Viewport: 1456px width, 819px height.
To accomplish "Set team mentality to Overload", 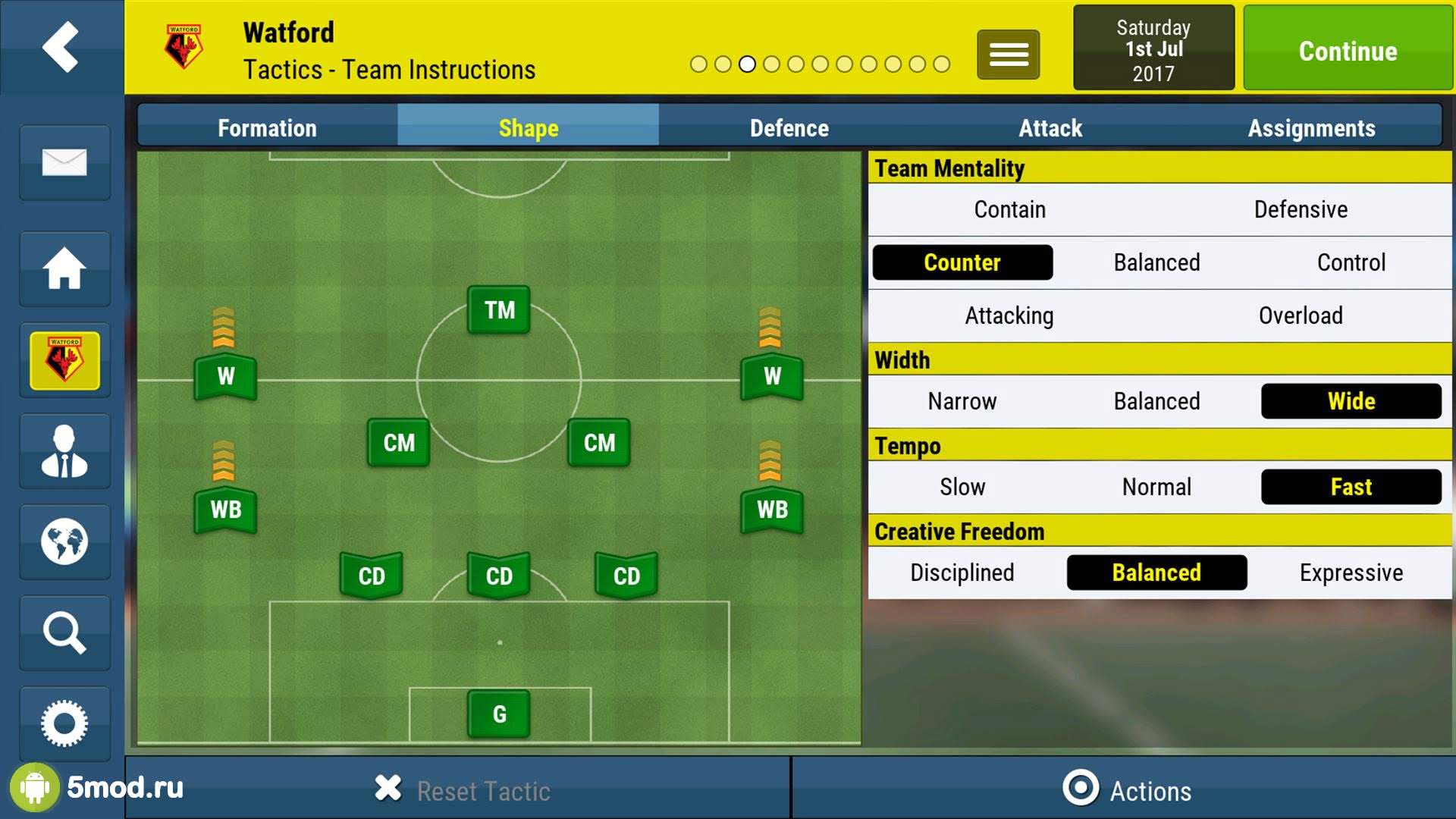I will [x=1301, y=315].
